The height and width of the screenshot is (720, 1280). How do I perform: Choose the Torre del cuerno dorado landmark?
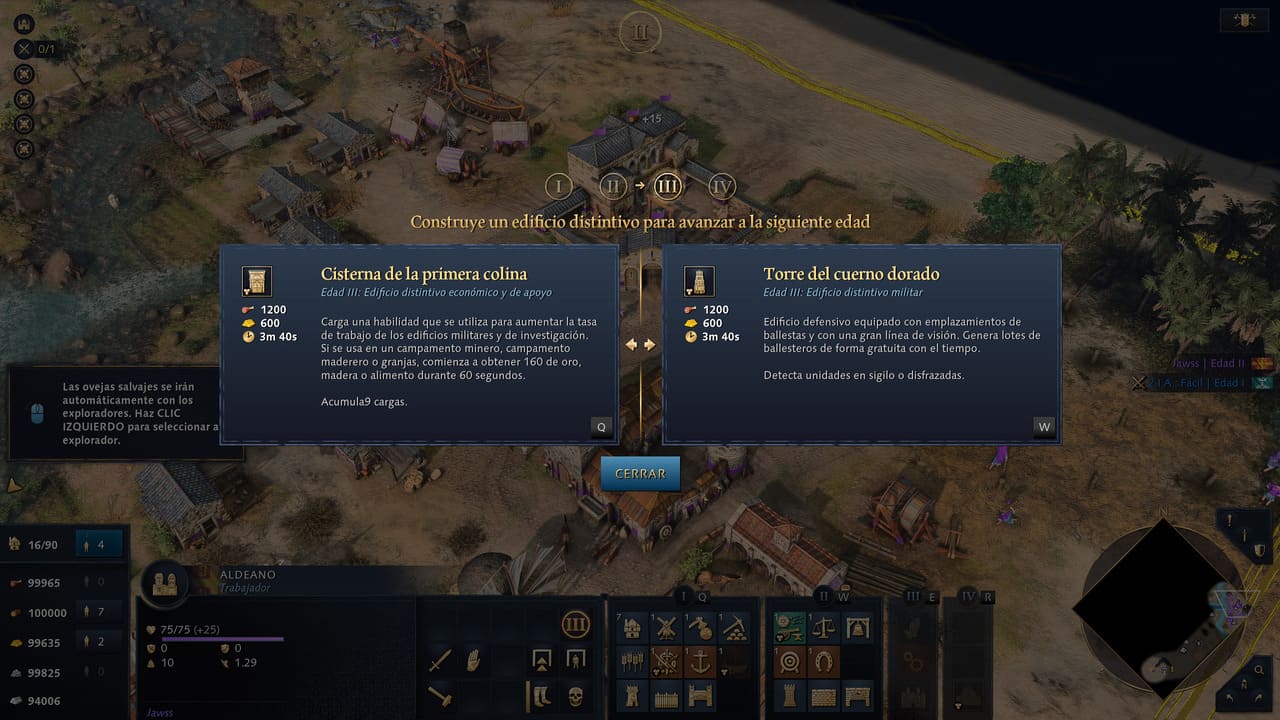click(861, 343)
